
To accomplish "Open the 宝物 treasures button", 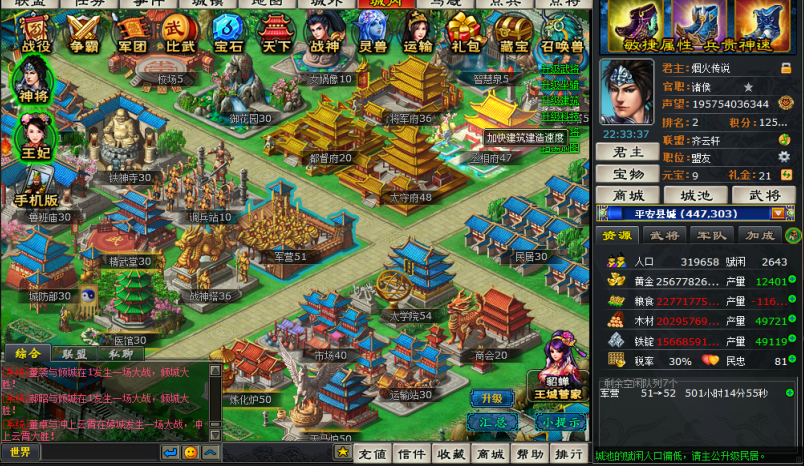I will pos(627,174).
